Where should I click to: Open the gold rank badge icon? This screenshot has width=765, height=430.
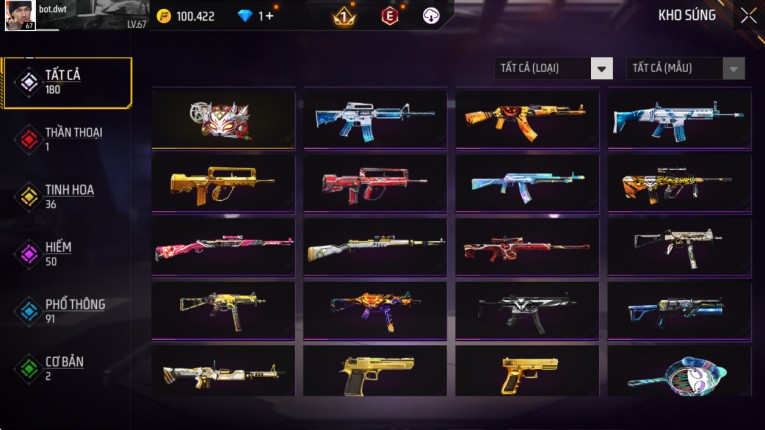[342, 16]
